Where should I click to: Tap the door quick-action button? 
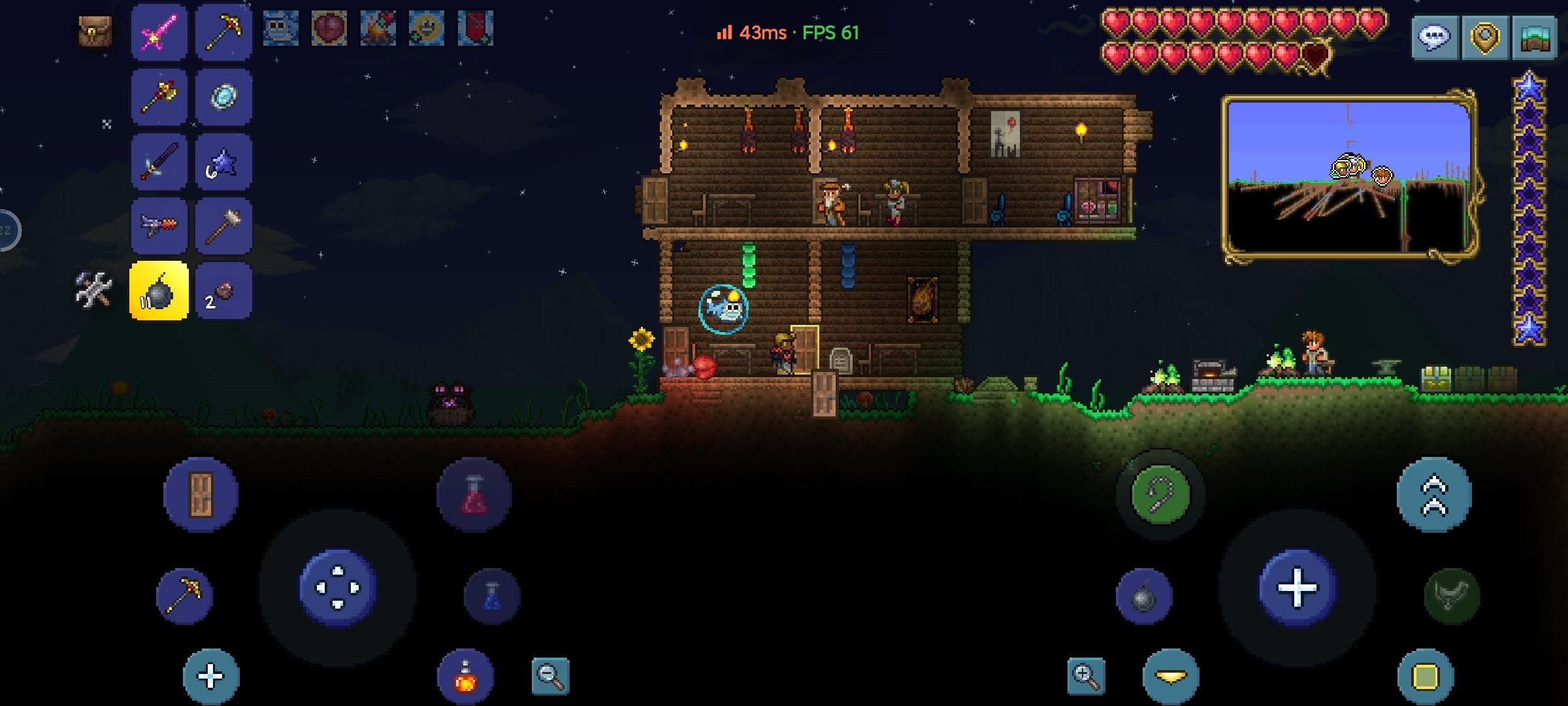pyautogui.click(x=201, y=495)
